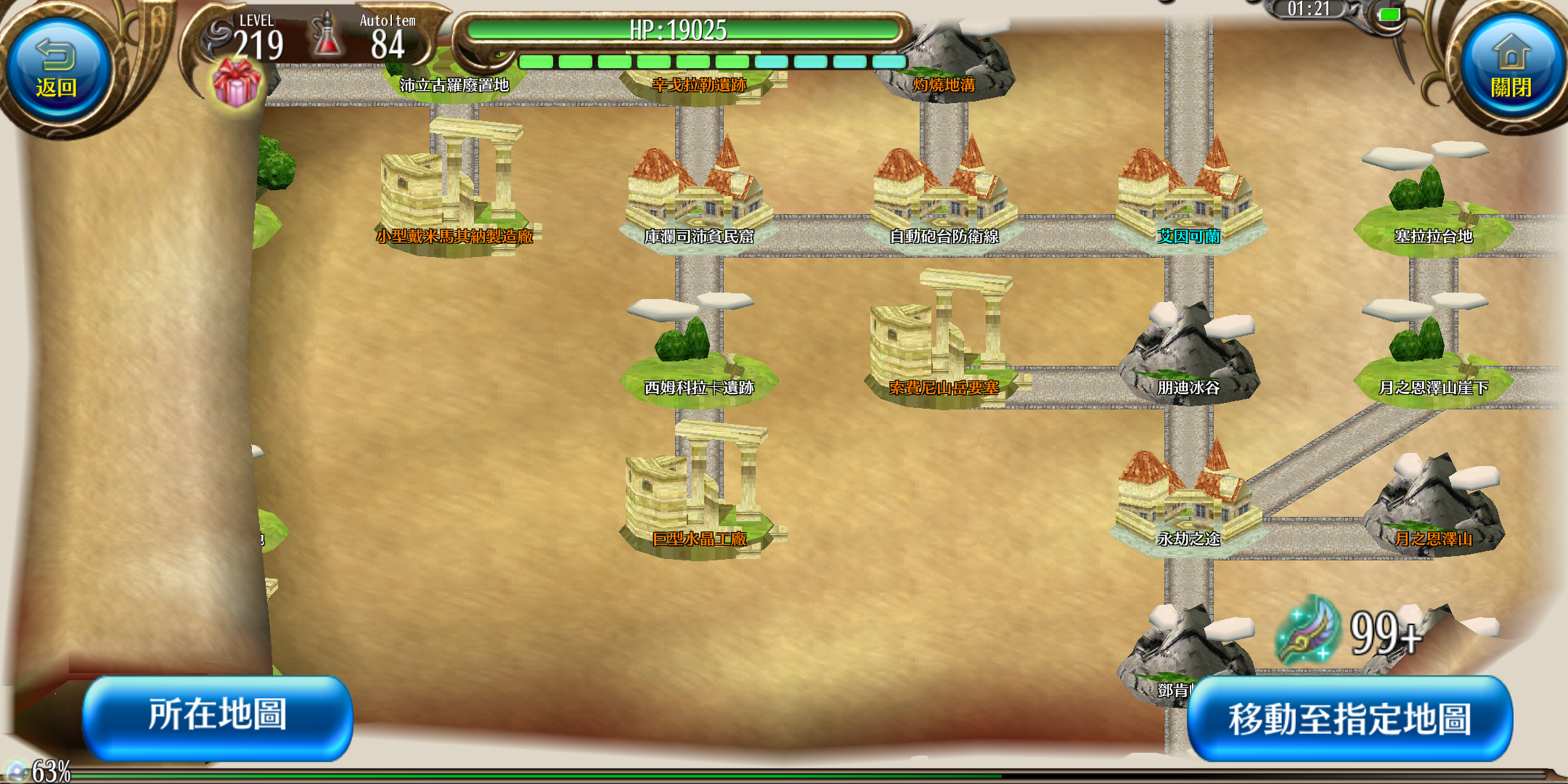Select 小型戴米馬其納製造廠 ruins node
Image resolution: width=1568 pixels, height=784 pixels.
click(454, 196)
